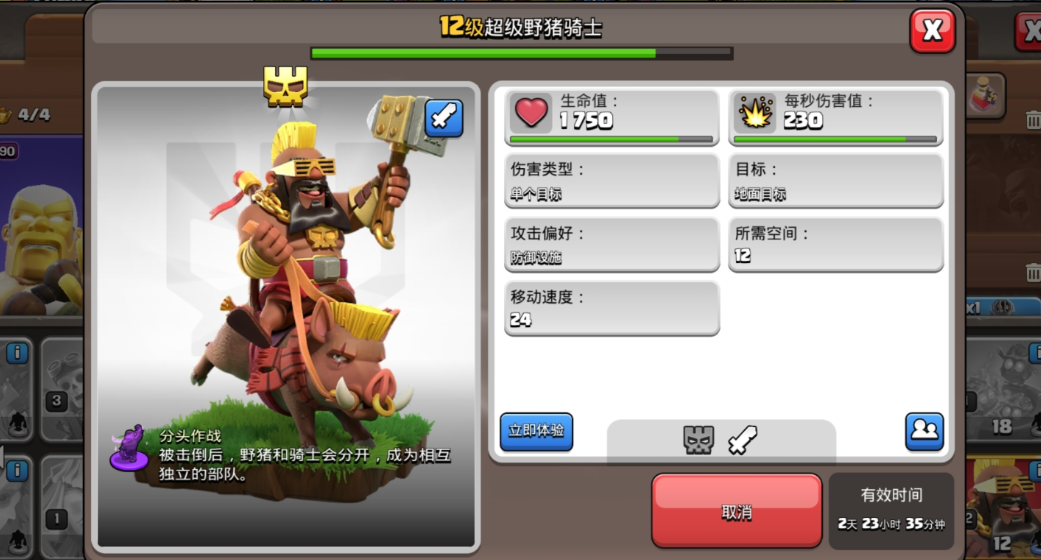Tap the blue 立即体验 try-now button
Screen dimensions: 1041x560
point(536,431)
